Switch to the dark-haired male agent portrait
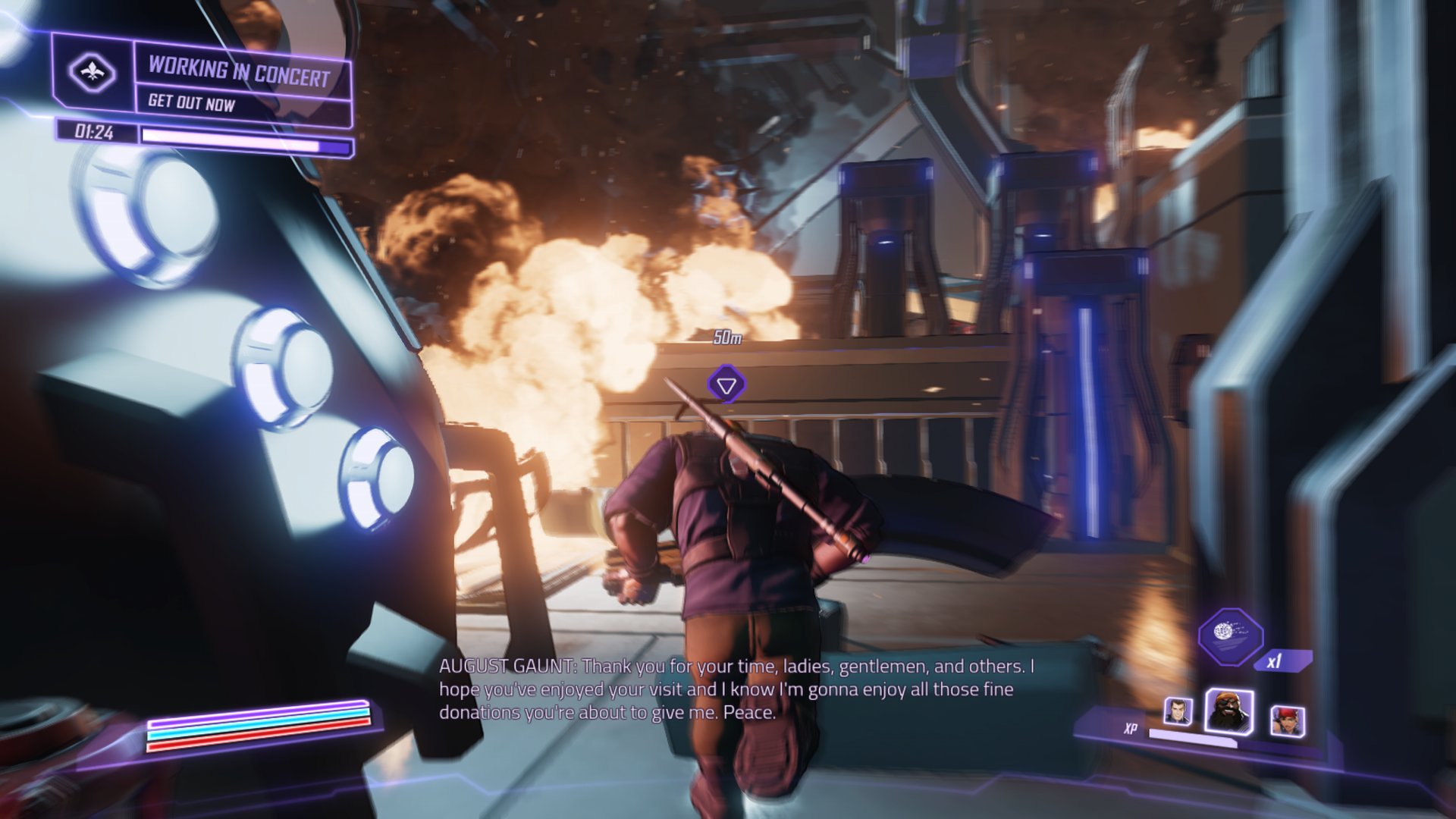The image size is (1456, 819). coord(1178,712)
